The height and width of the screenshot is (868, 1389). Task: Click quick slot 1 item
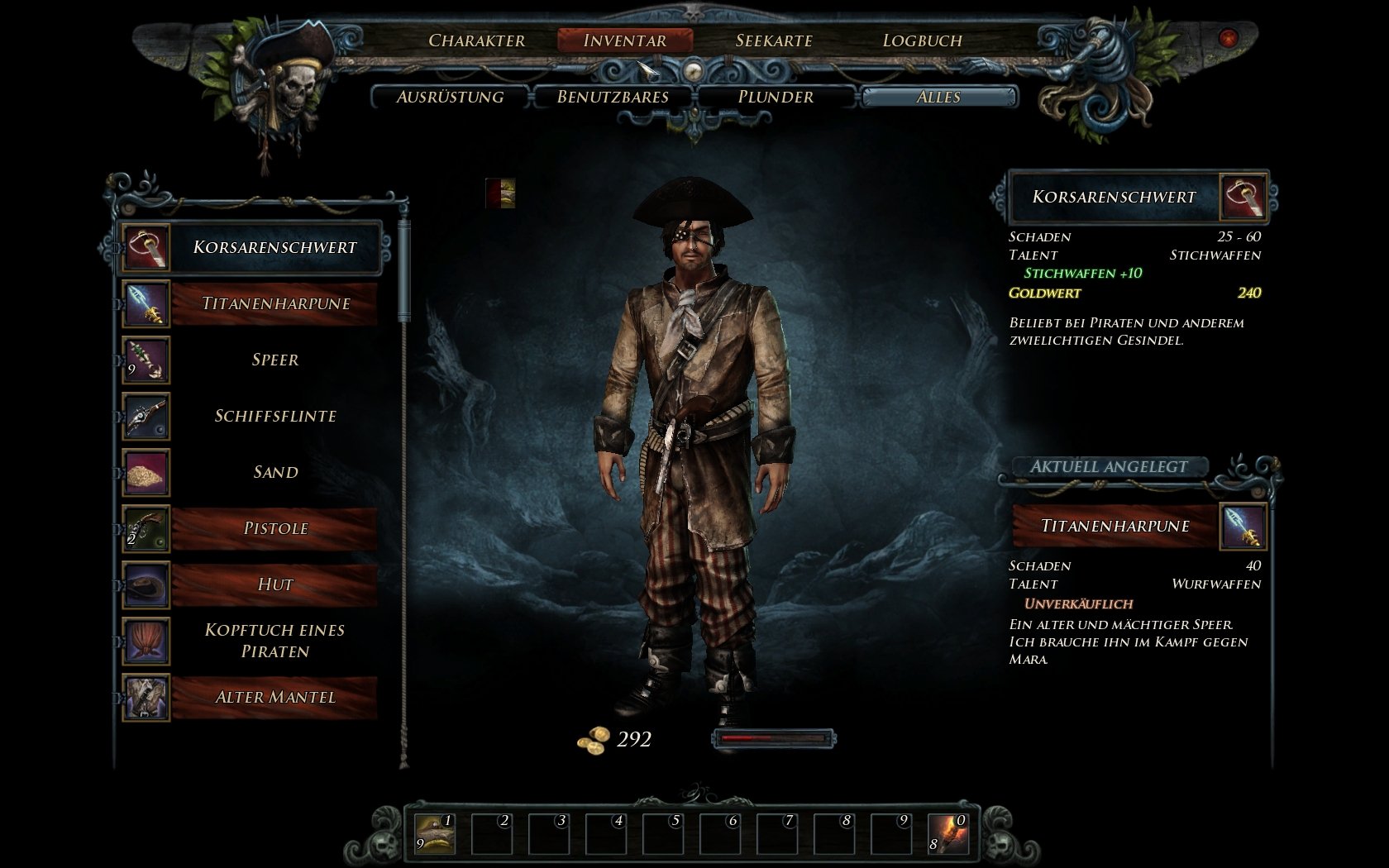tap(435, 834)
